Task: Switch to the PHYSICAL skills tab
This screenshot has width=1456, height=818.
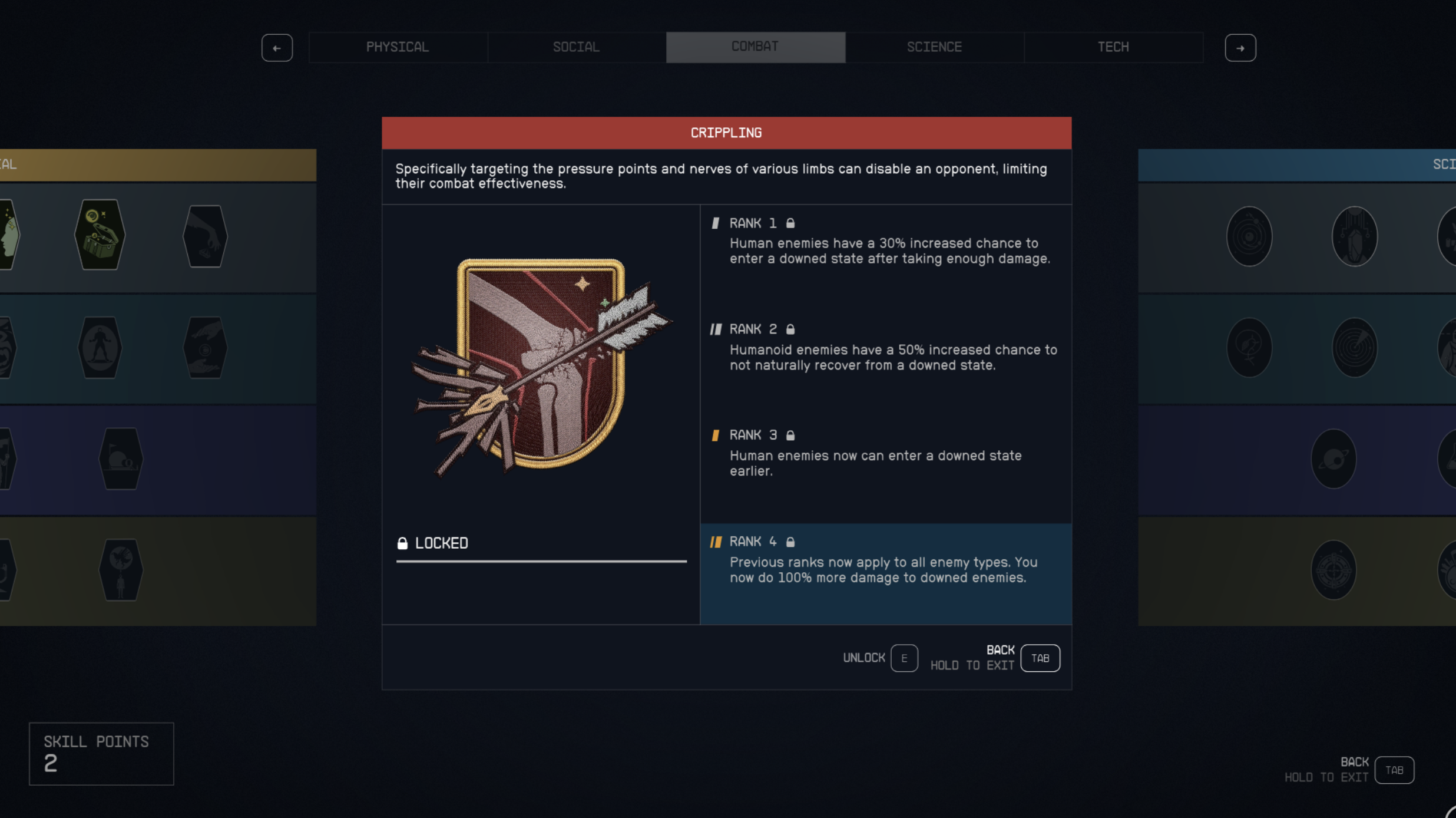Action: (x=398, y=47)
